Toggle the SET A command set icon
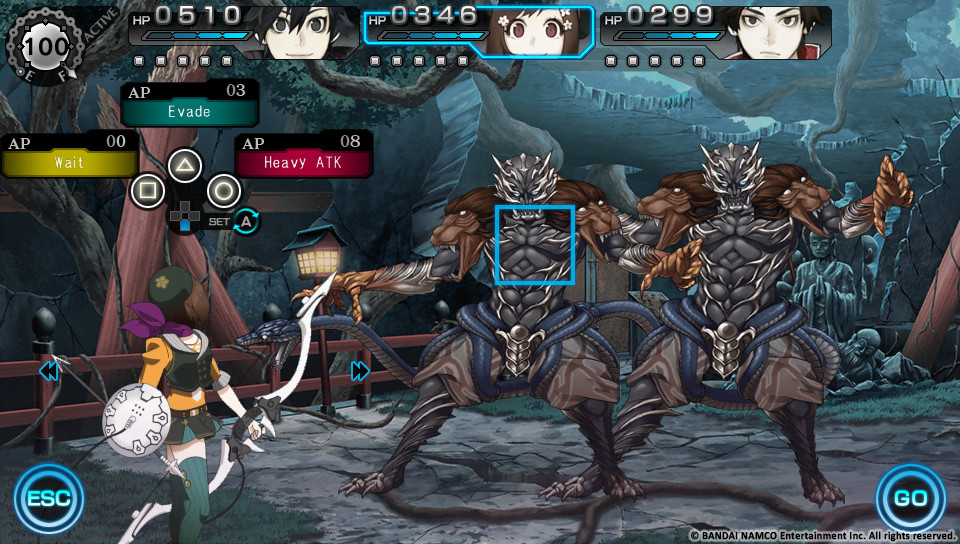This screenshot has width=960, height=544. point(245,222)
